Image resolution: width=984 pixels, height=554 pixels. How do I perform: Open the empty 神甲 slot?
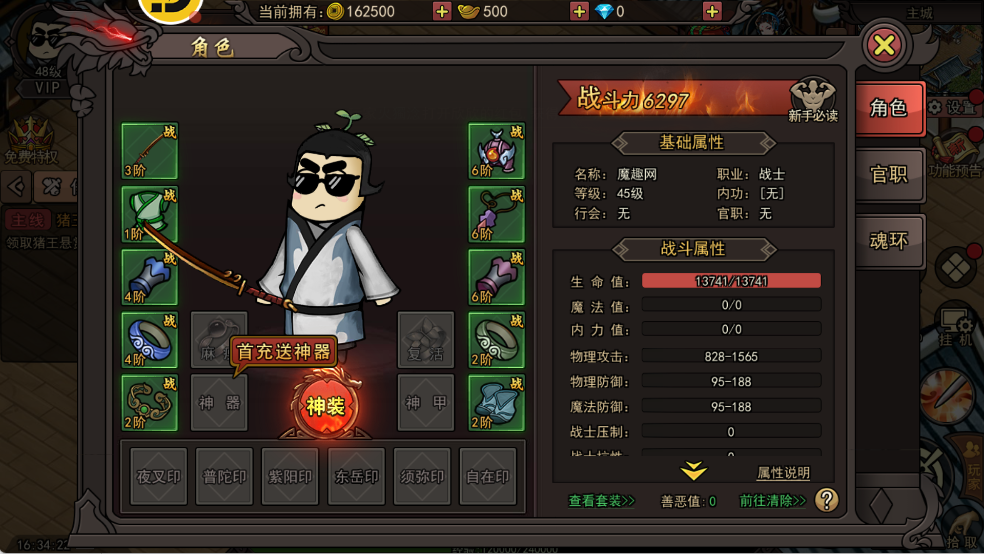click(x=426, y=402)
